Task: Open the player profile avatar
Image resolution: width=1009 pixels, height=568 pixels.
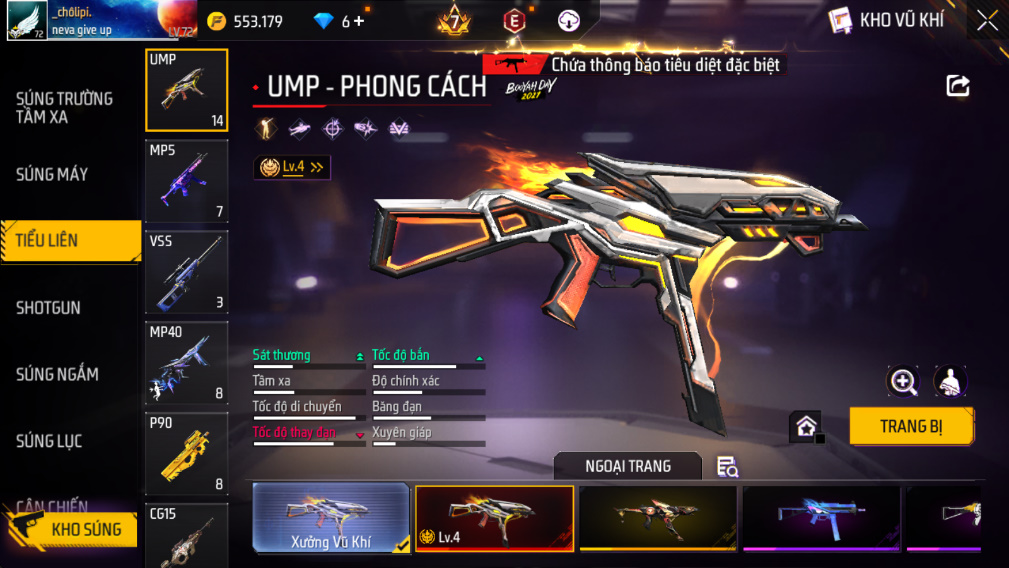Action: [26, 20]
